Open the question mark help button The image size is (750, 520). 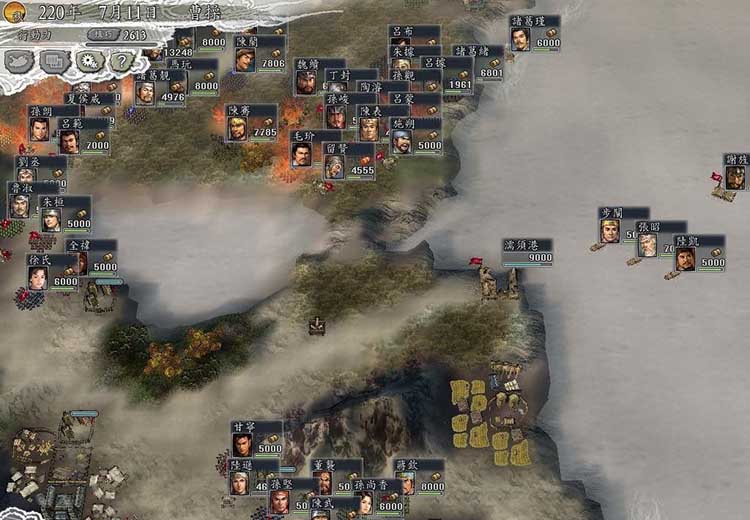121,62
